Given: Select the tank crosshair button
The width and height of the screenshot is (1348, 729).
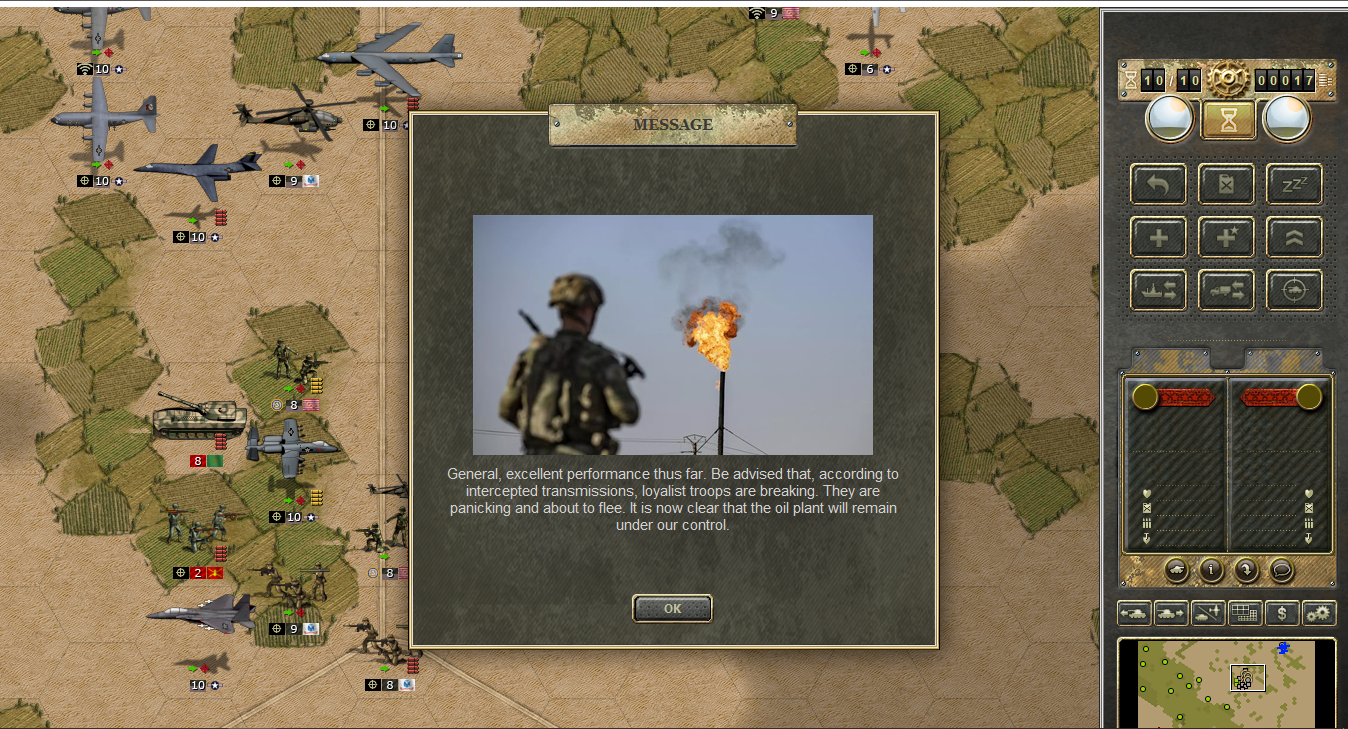Looking at the screenshot, I should click(1294, 290).
